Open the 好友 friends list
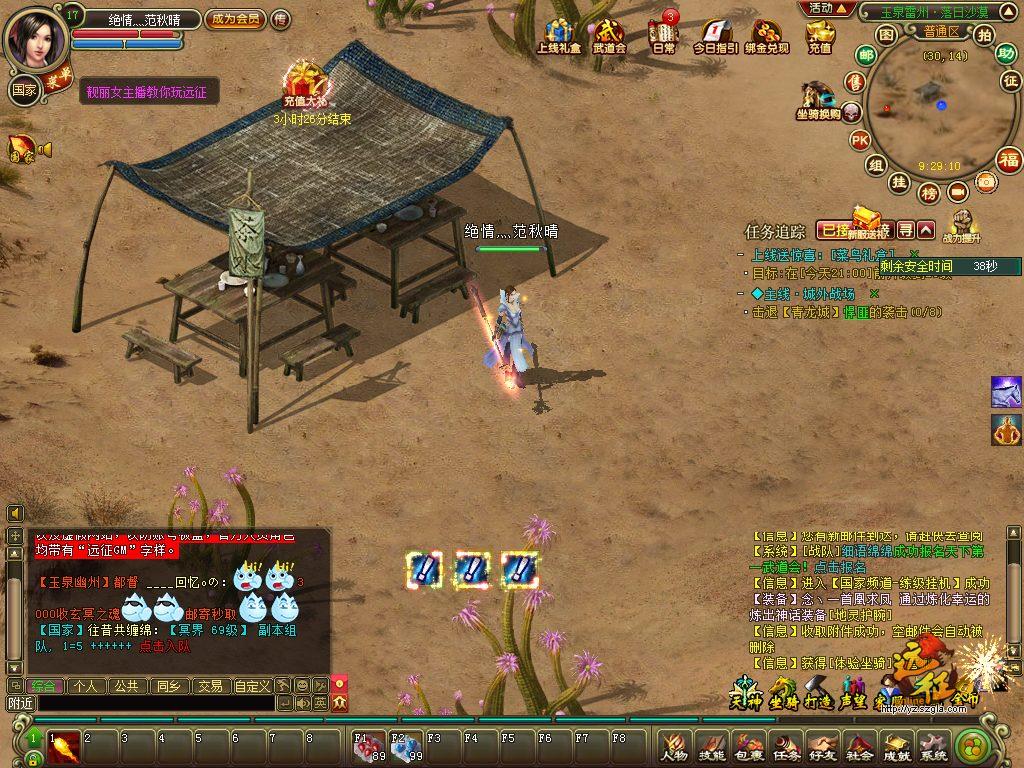This screenshot has height=768, width=1024. point(822,745)
